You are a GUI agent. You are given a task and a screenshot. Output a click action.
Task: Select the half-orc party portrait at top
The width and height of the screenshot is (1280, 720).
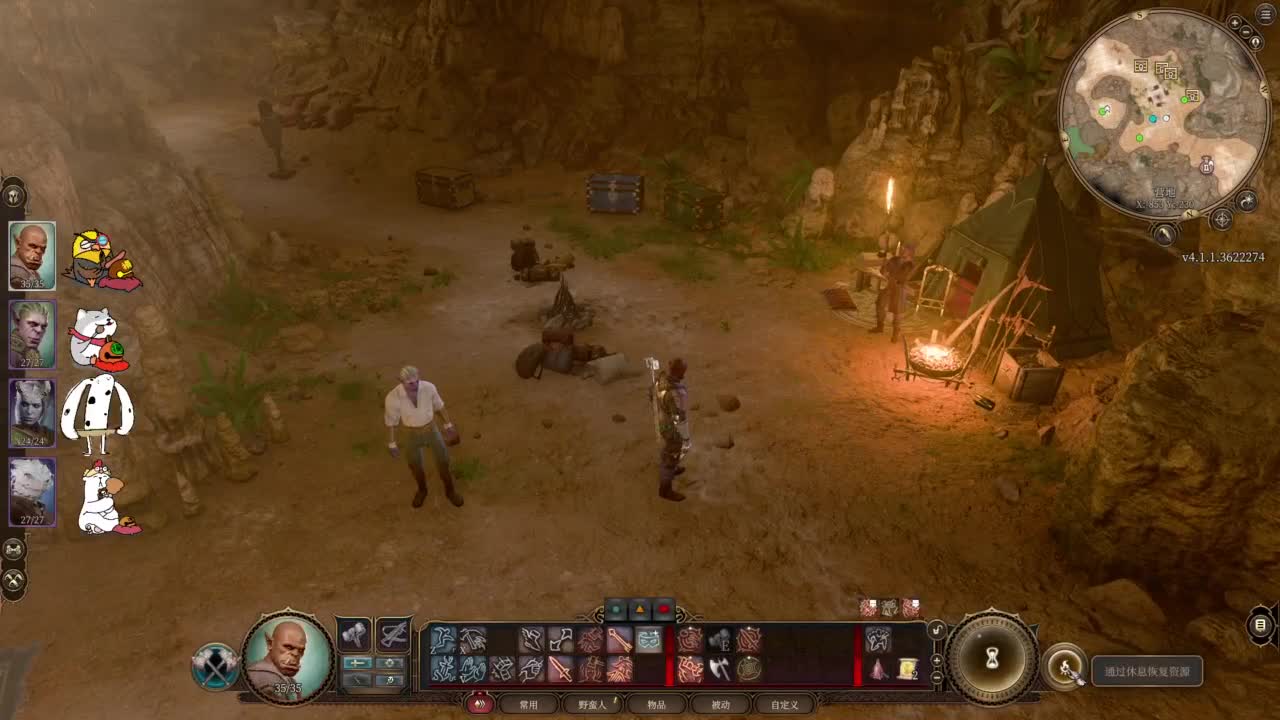(32, 255)
